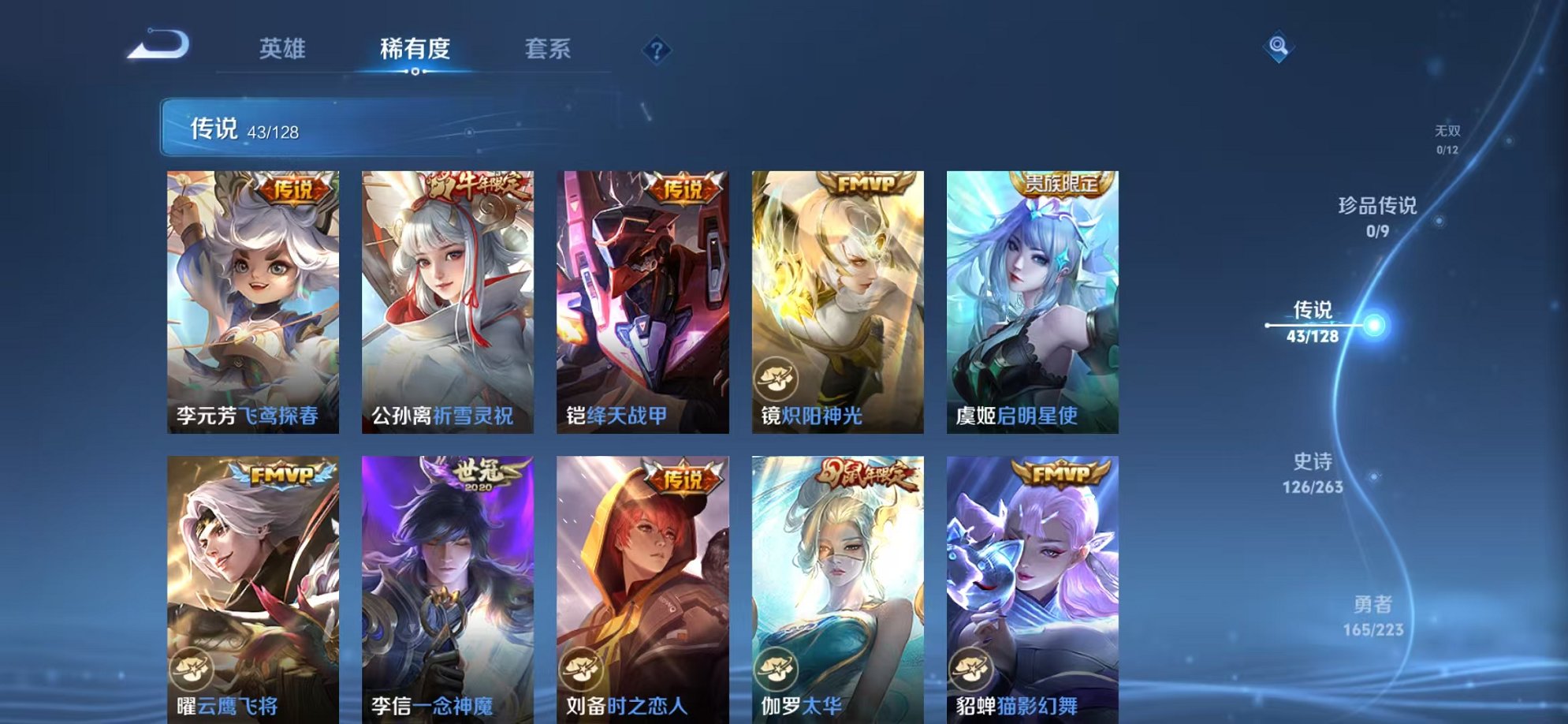
Task: Click the question mark help icon
Action: coord(654,50)
